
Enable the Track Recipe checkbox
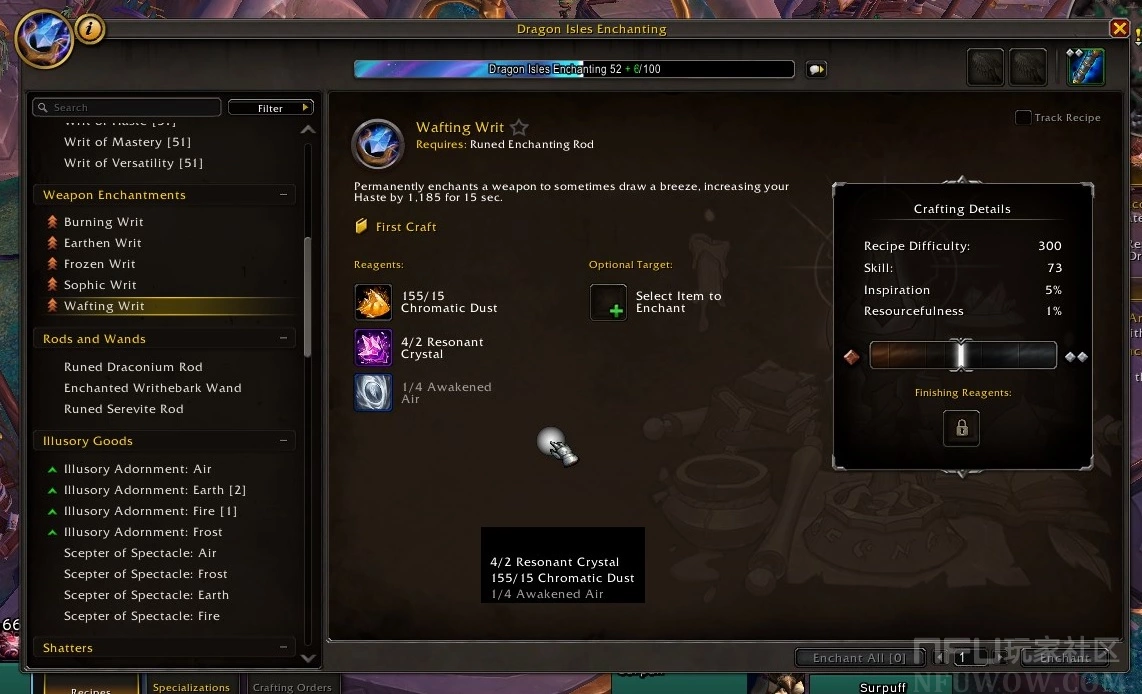[1023, 118]
